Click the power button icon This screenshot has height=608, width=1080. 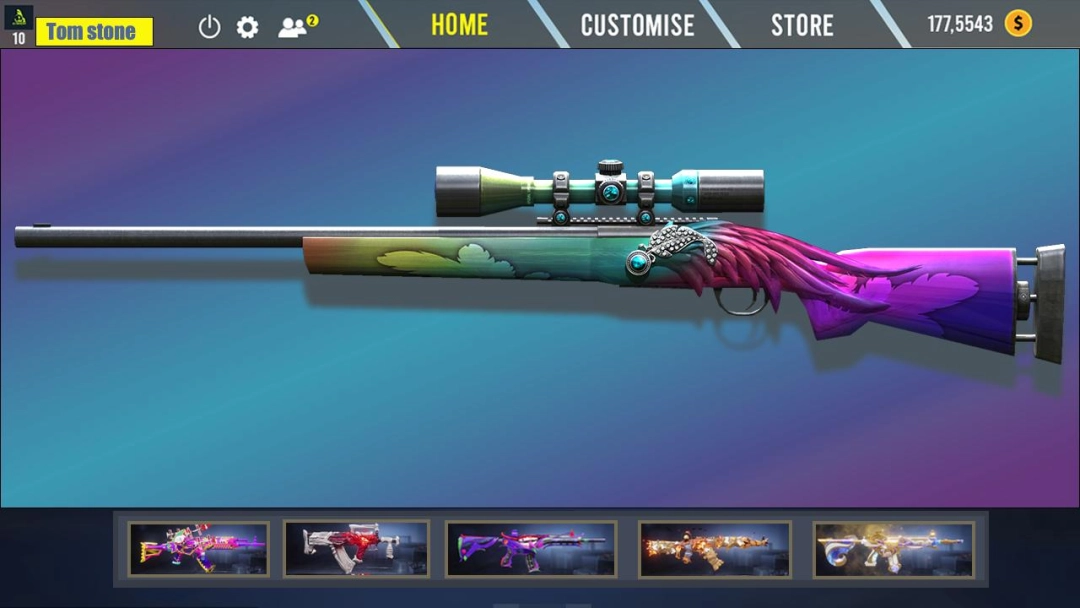tap(209, 27)
